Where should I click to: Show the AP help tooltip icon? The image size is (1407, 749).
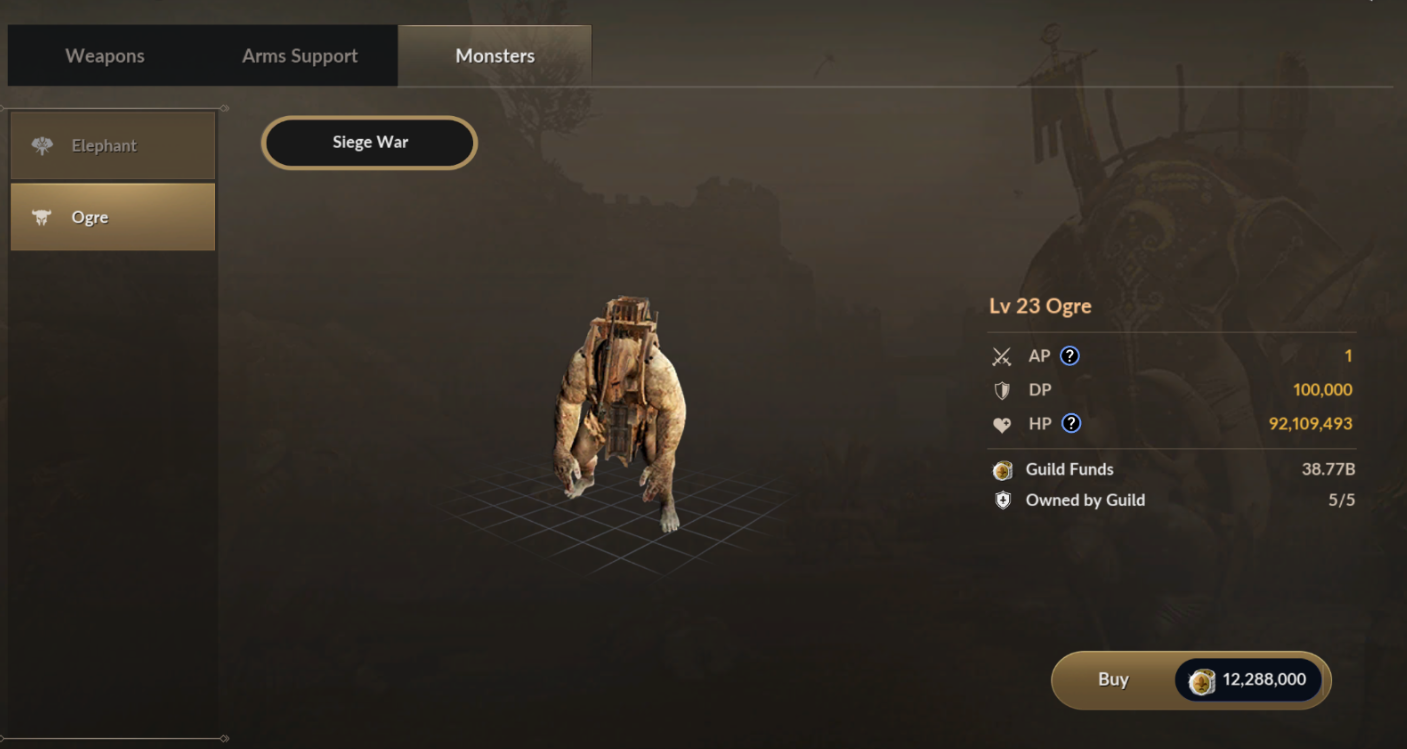1070,356
